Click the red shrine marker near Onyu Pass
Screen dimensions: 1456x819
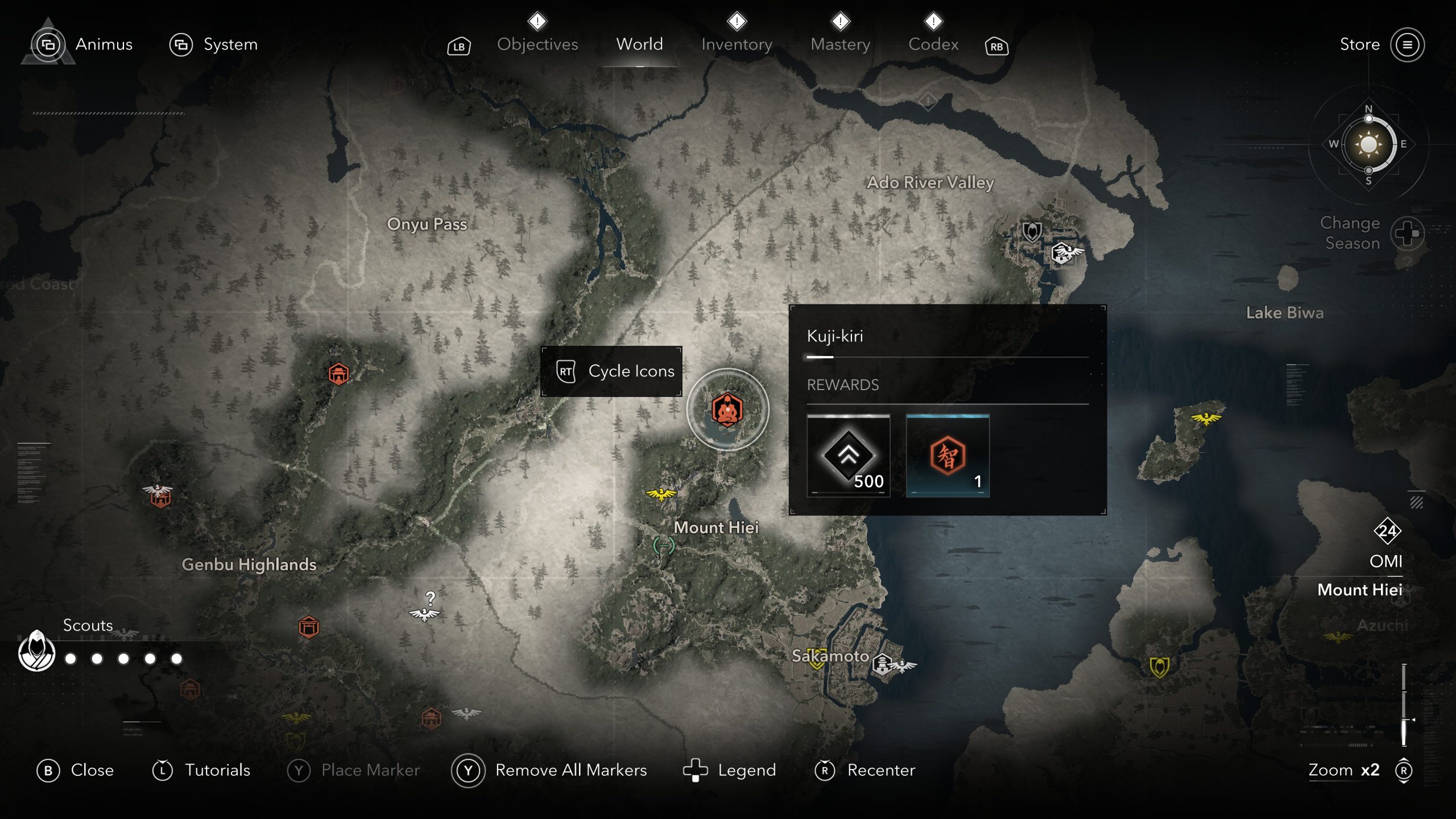[338, 374]
